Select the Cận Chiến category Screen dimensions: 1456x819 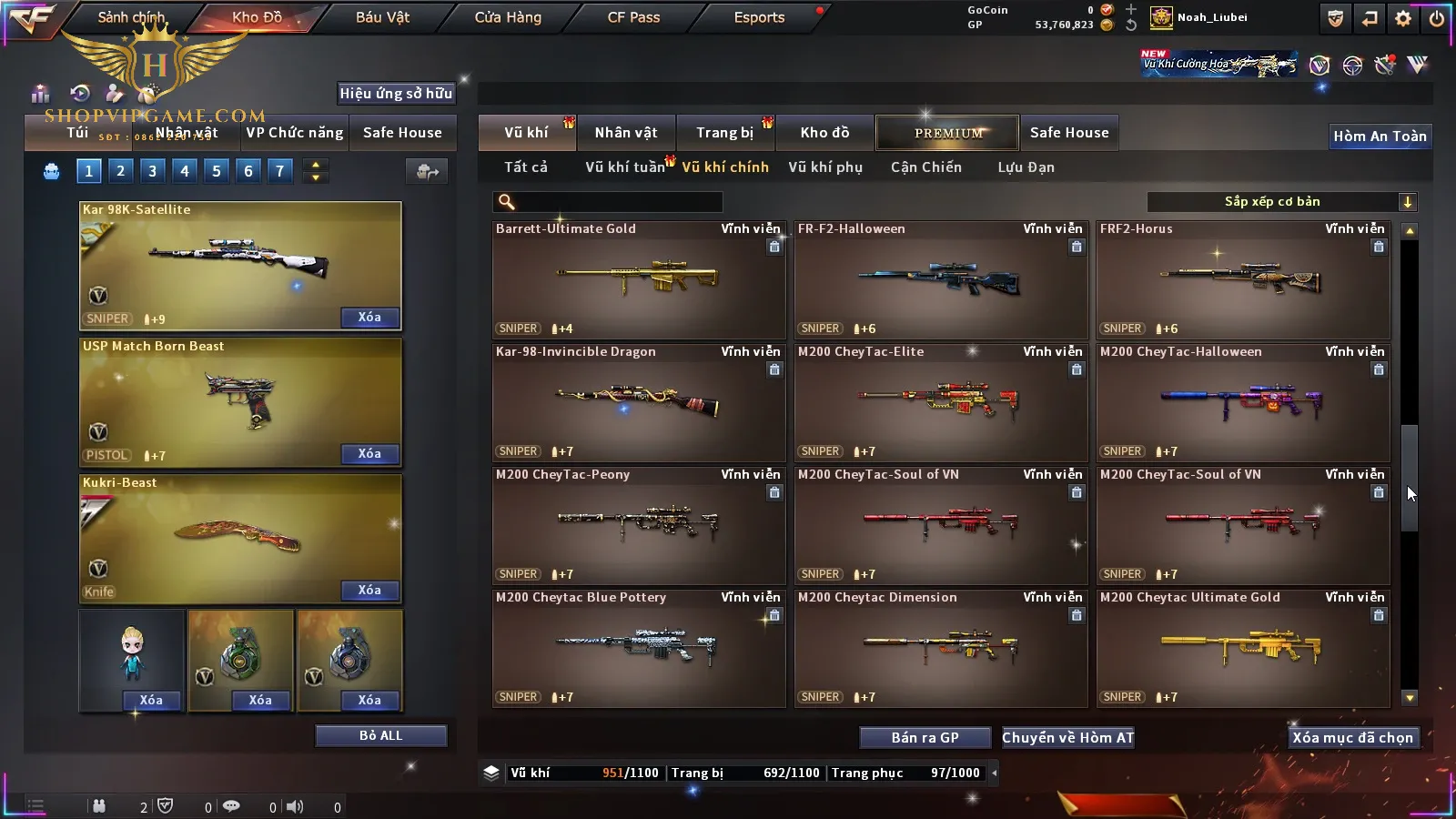tap(925, 167)
